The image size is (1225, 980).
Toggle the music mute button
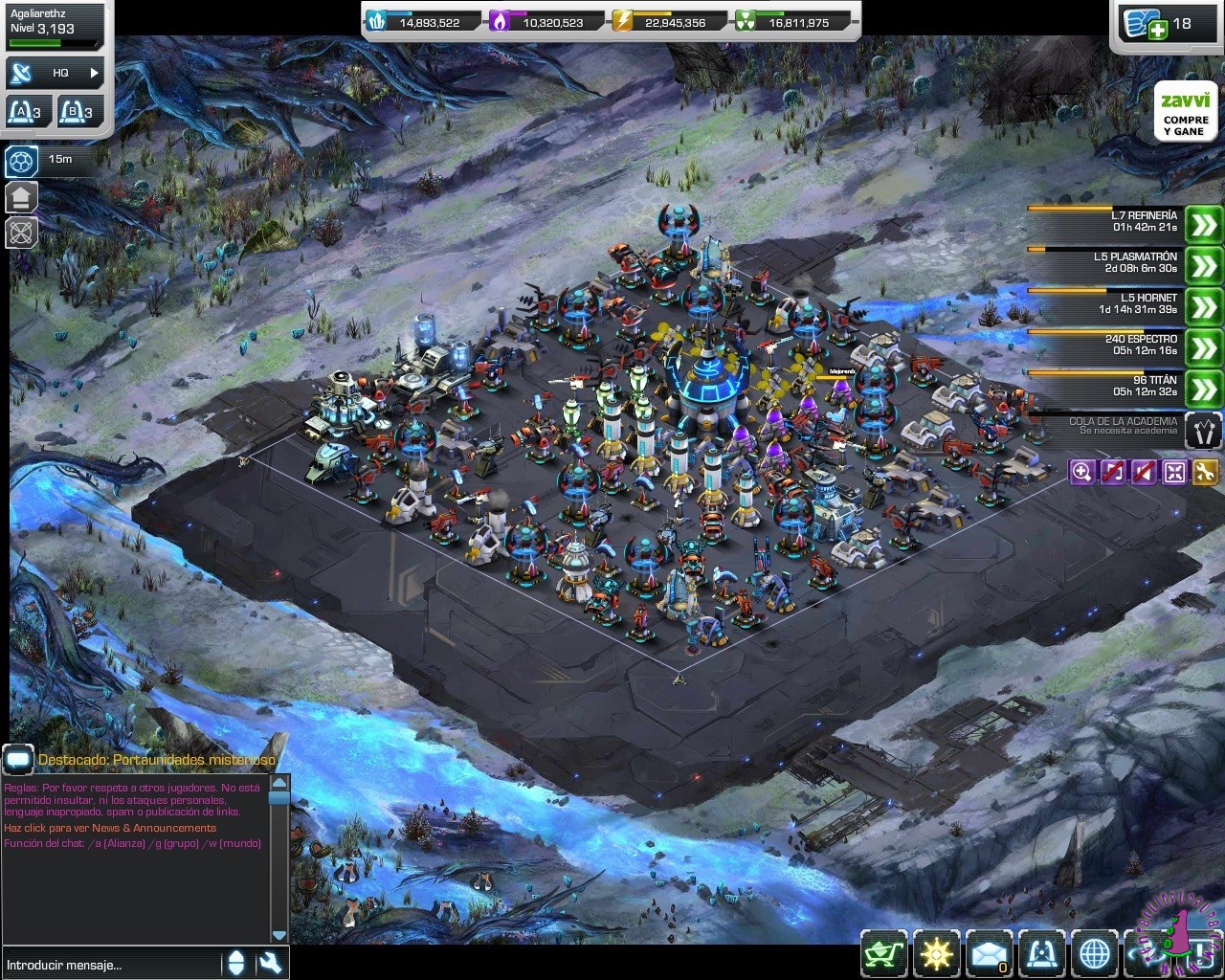[1112, 471]
